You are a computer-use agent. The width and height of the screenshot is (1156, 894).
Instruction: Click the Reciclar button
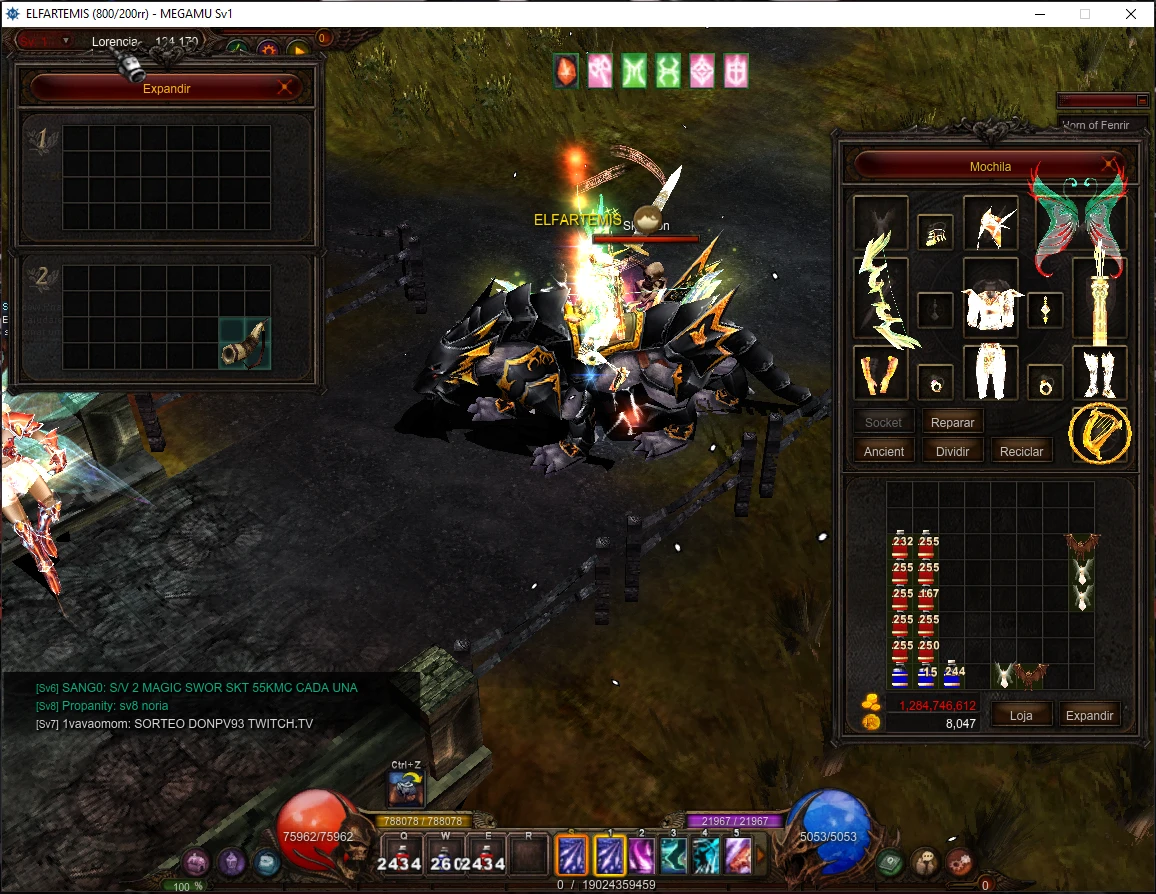1021,452
